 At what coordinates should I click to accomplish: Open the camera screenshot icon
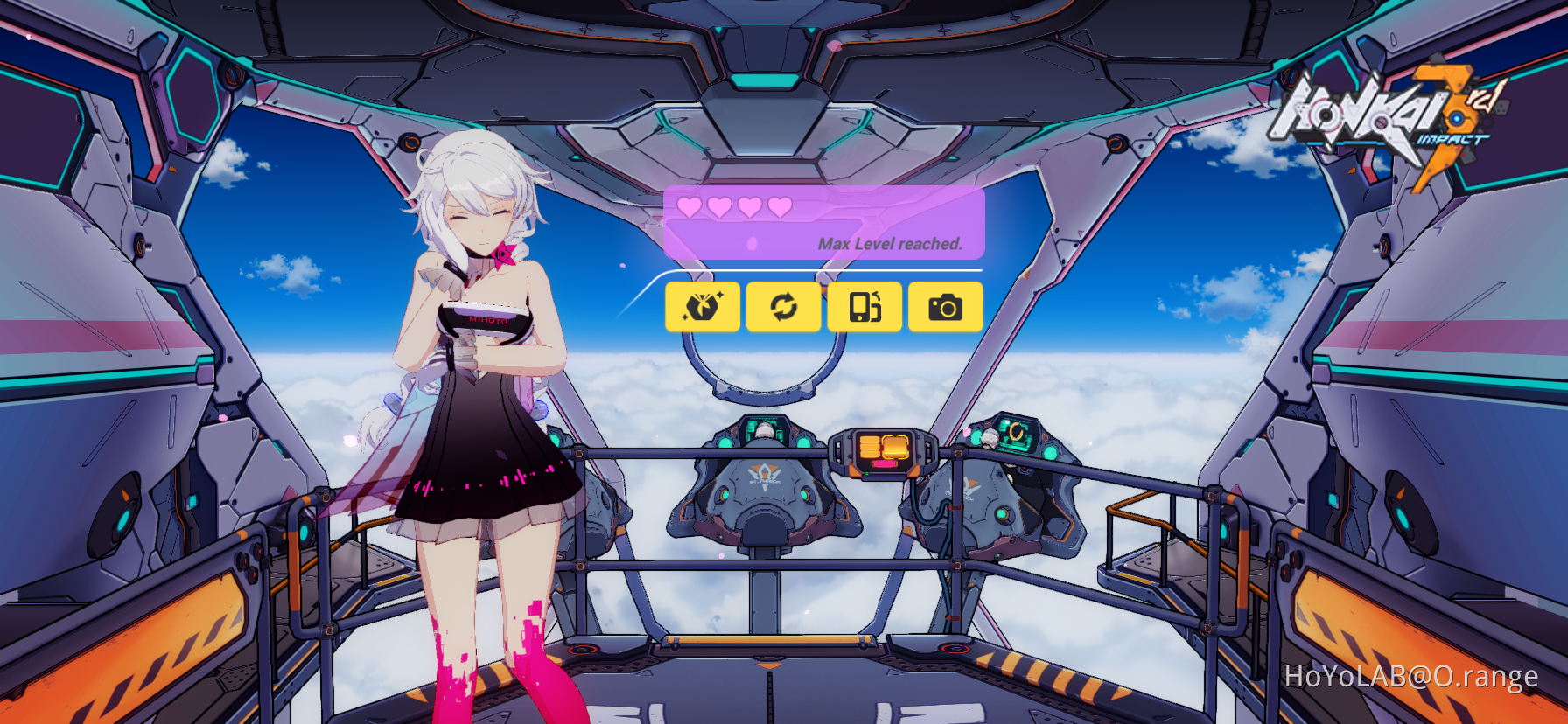946,306
